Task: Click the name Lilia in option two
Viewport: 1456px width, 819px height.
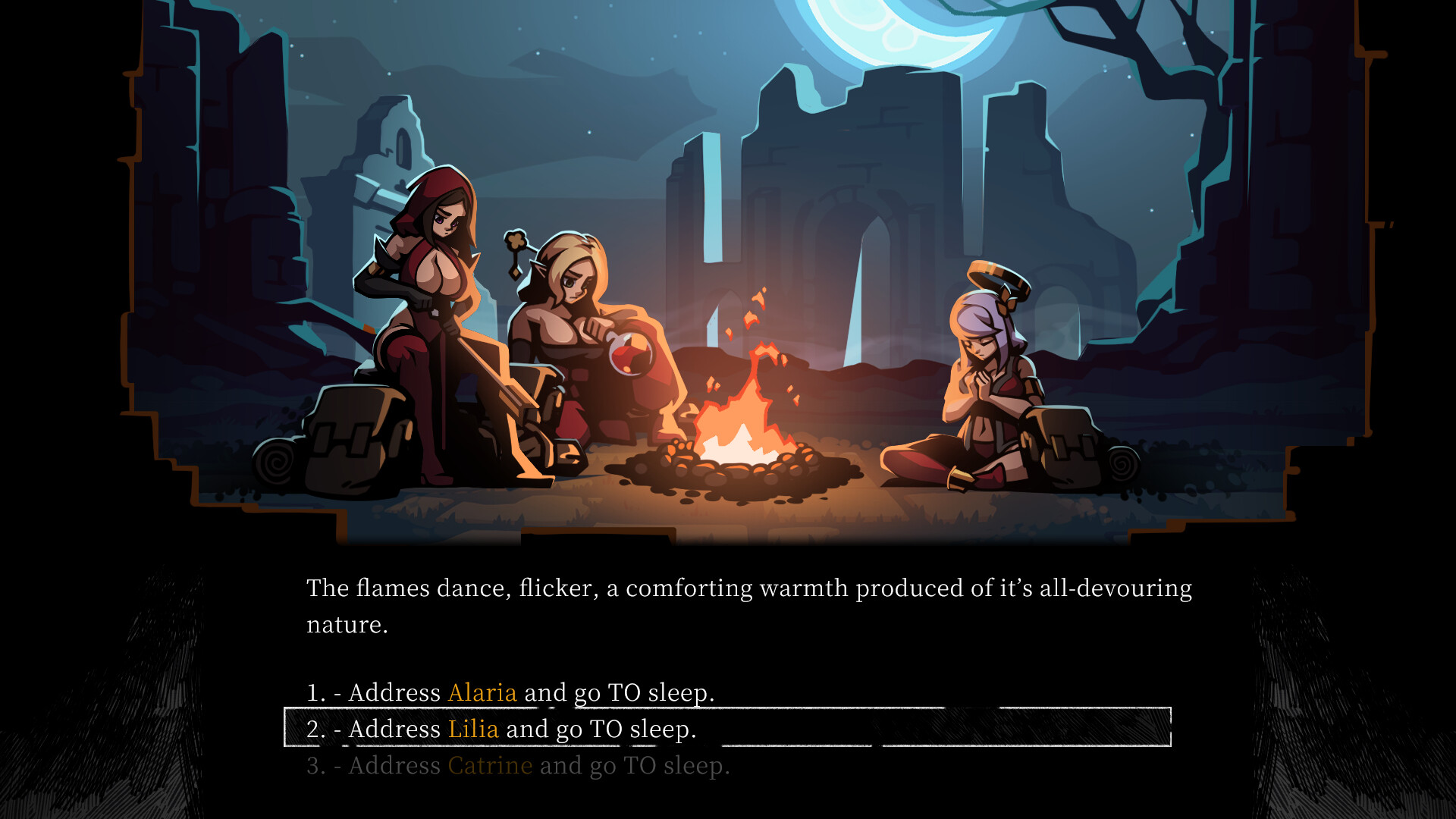Action: pos(474,729)
